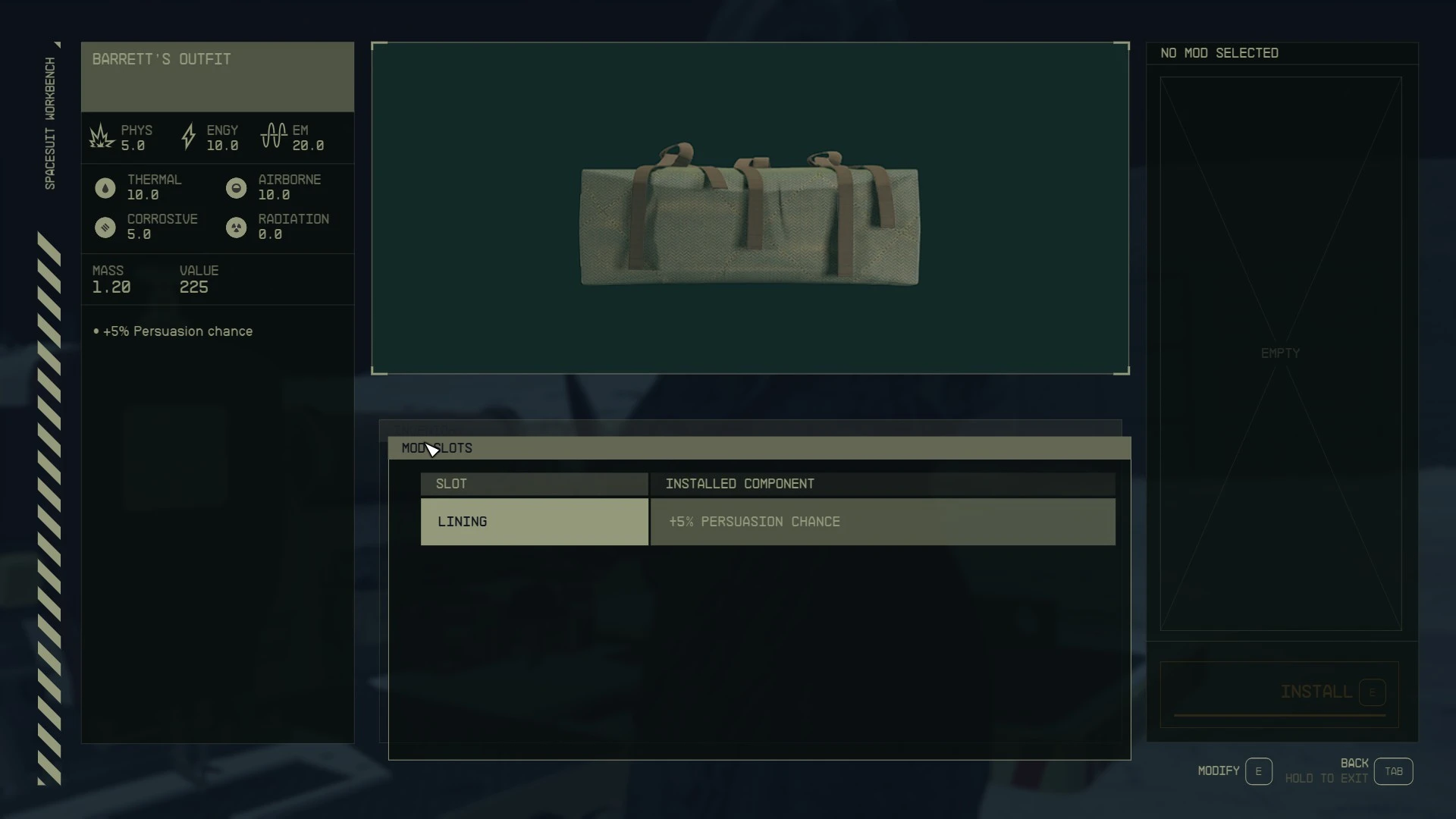
Task: Select the SPACESUIT WORKBENCH sidebar label
Action: (49, 121)
